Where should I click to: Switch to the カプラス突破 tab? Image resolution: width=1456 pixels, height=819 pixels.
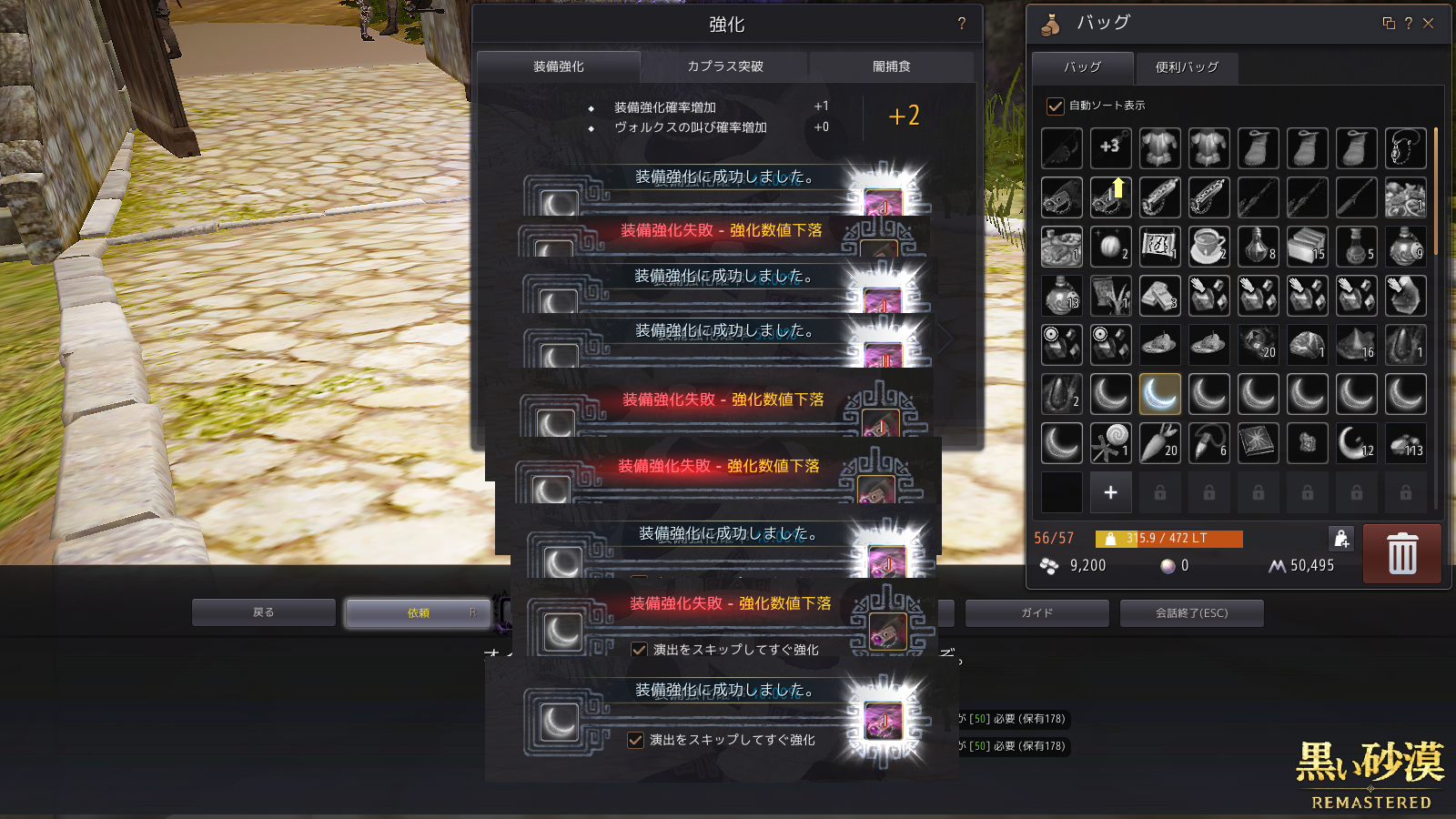click(x=724, y=66)
